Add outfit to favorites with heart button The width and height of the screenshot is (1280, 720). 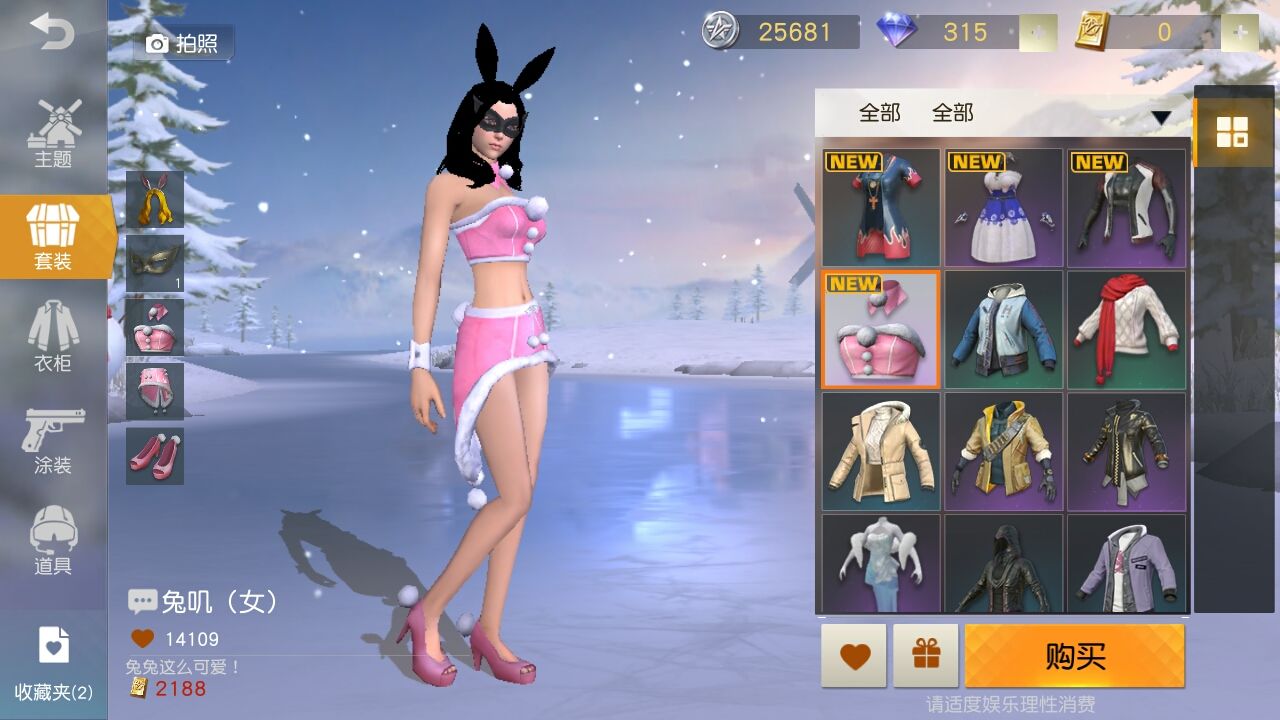coord(854,656)
